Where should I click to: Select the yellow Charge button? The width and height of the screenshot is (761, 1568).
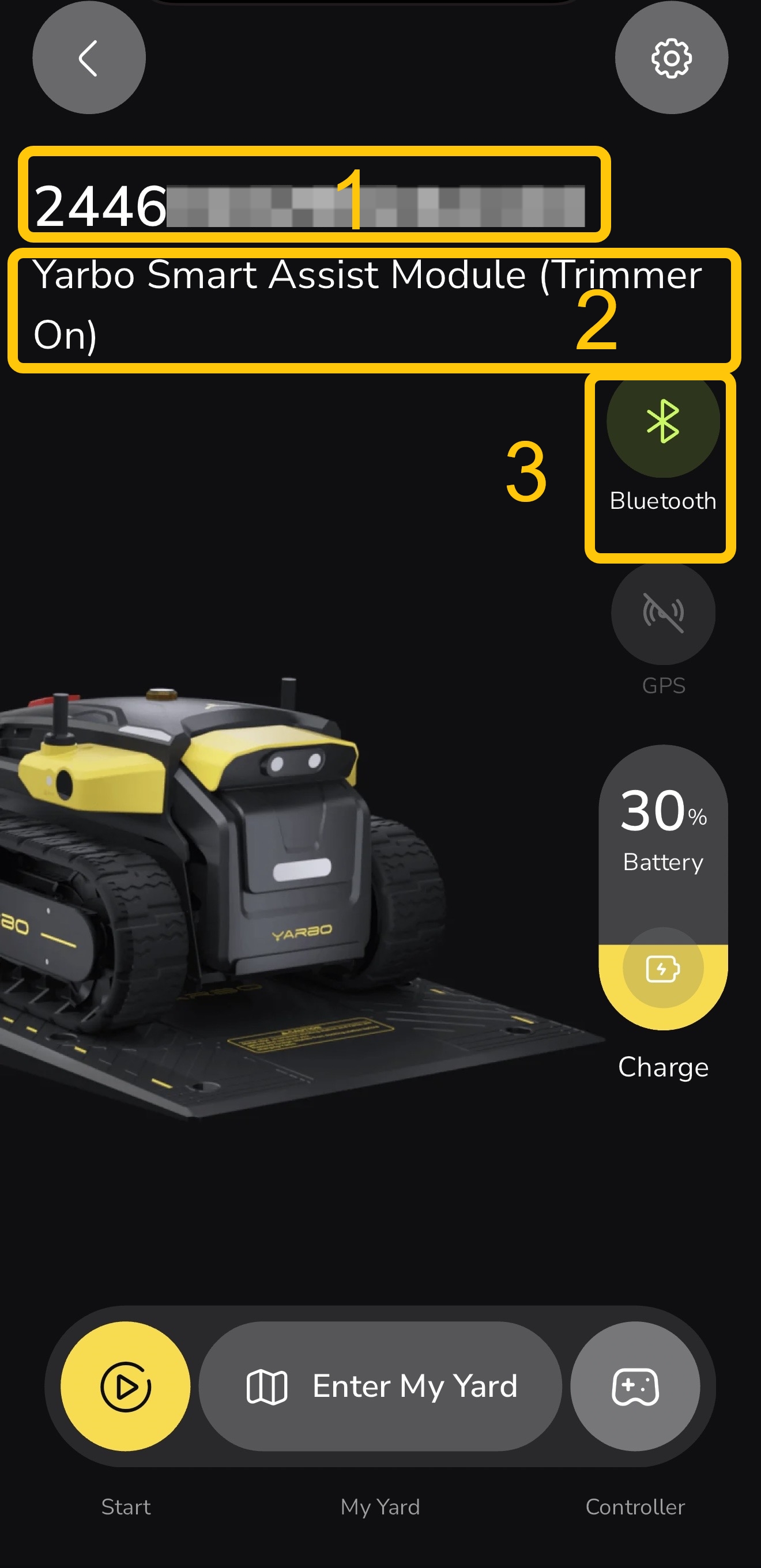pos(663,969)
